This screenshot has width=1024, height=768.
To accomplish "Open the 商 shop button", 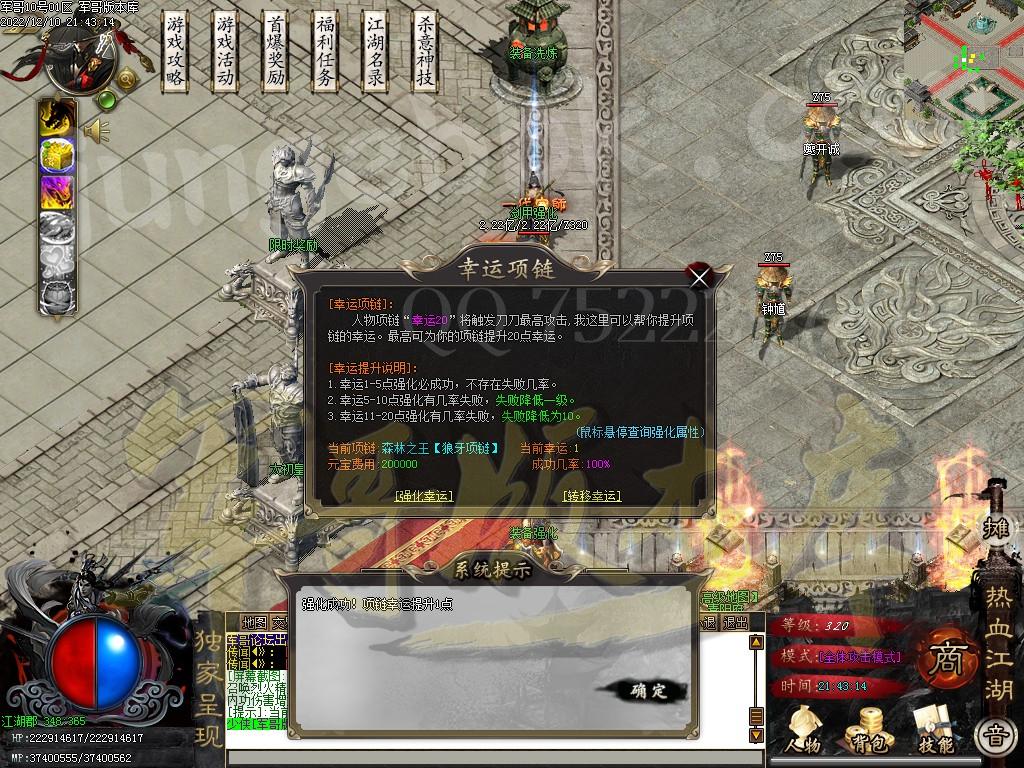I will click(942, 657).
